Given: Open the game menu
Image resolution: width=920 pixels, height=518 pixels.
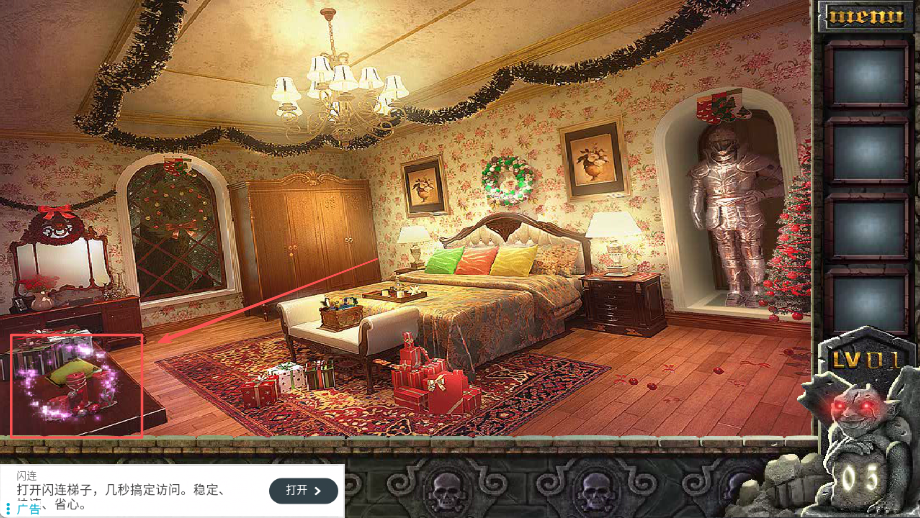Looking at the screenshot, I should coord(865,17).
